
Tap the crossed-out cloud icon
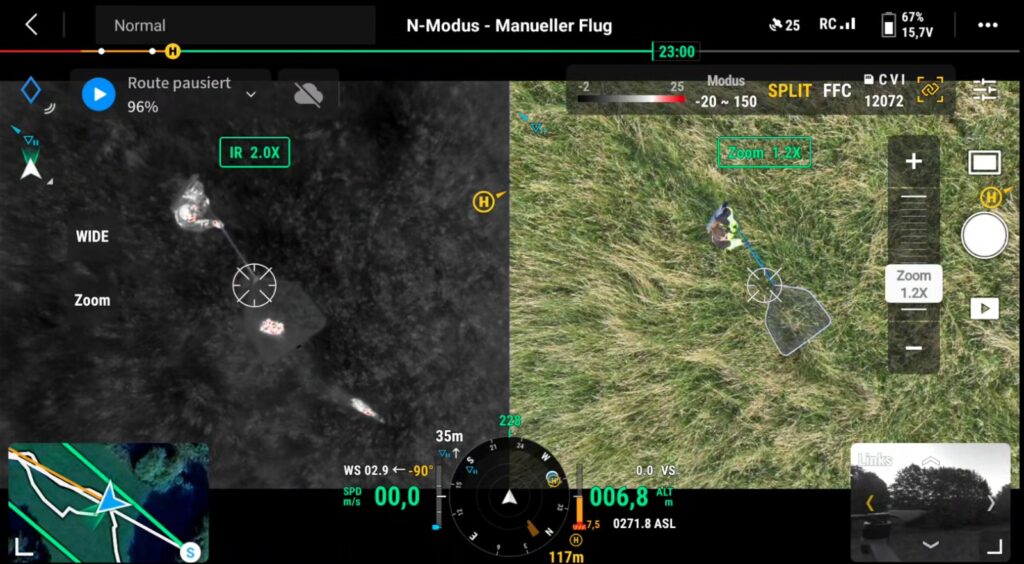point(308,94)
